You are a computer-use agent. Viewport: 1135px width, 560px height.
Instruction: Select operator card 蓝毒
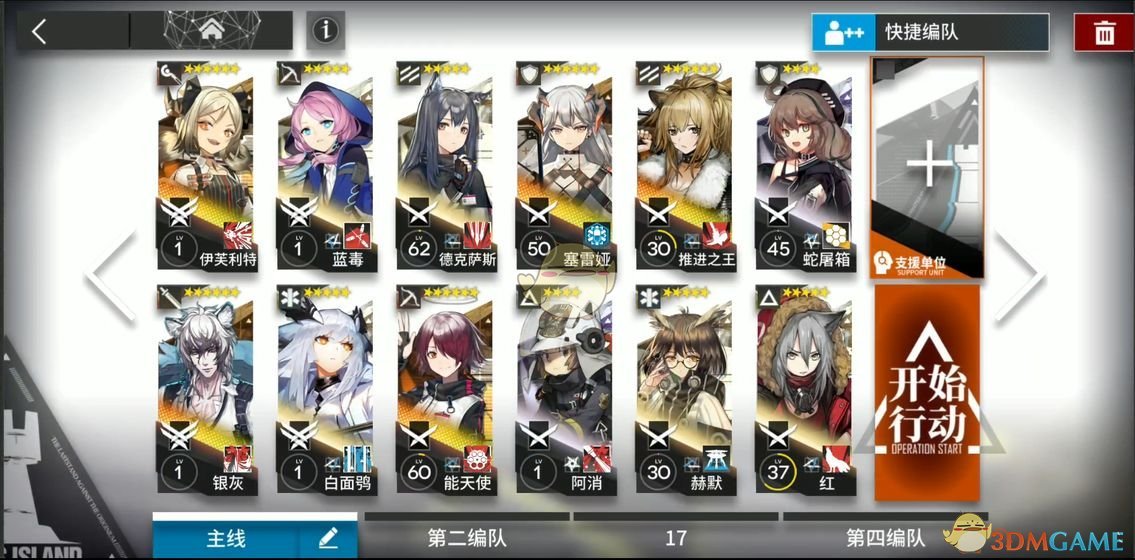coord(325,165)
